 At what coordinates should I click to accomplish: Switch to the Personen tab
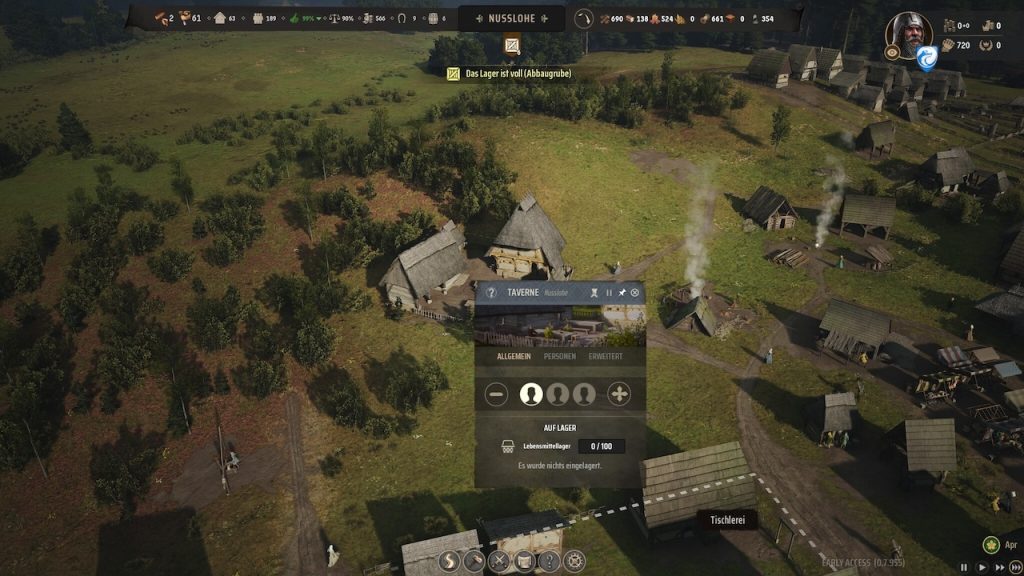(x=559, y=355)
